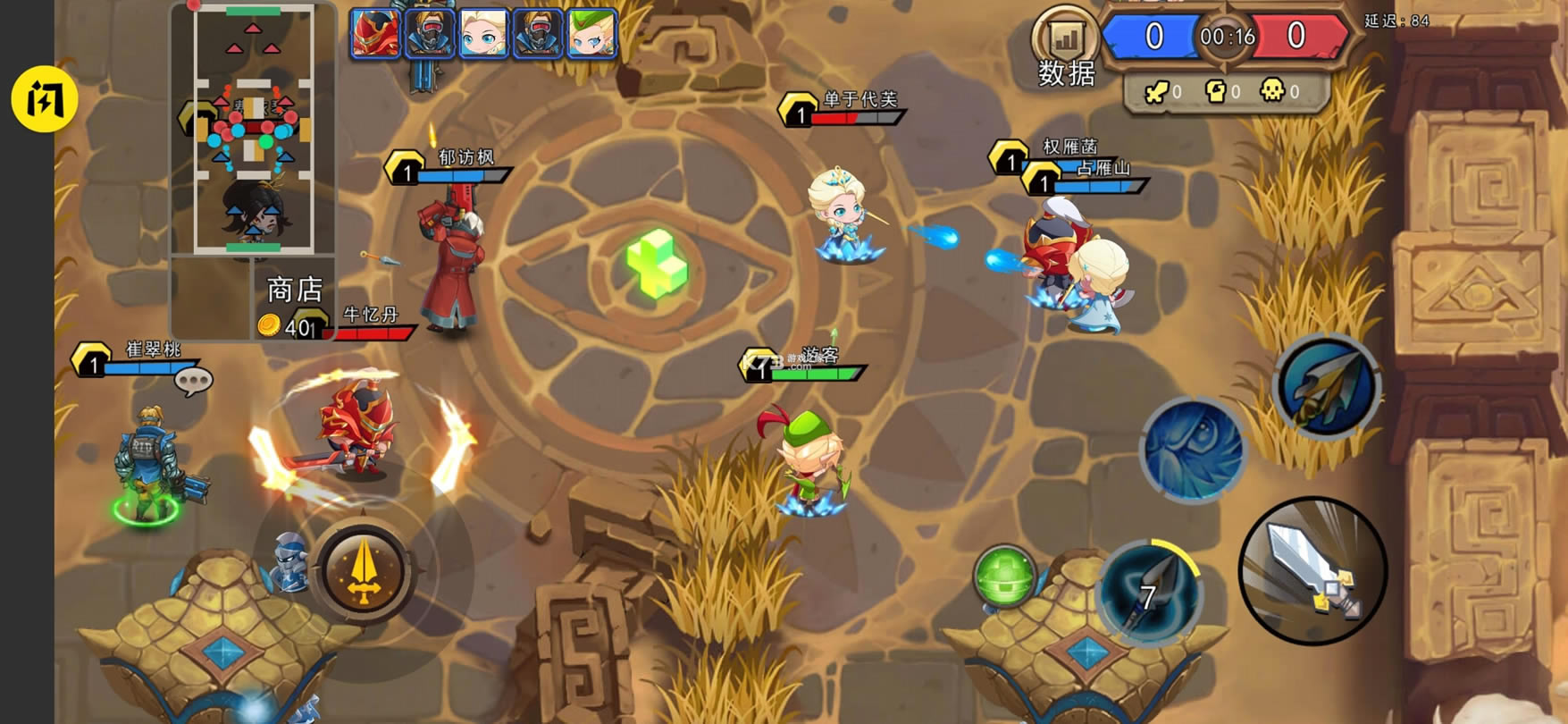Tap the golden sword joystick button
Screen dimensions: 1568x724
pyautogui.click(x=363, y=571)
